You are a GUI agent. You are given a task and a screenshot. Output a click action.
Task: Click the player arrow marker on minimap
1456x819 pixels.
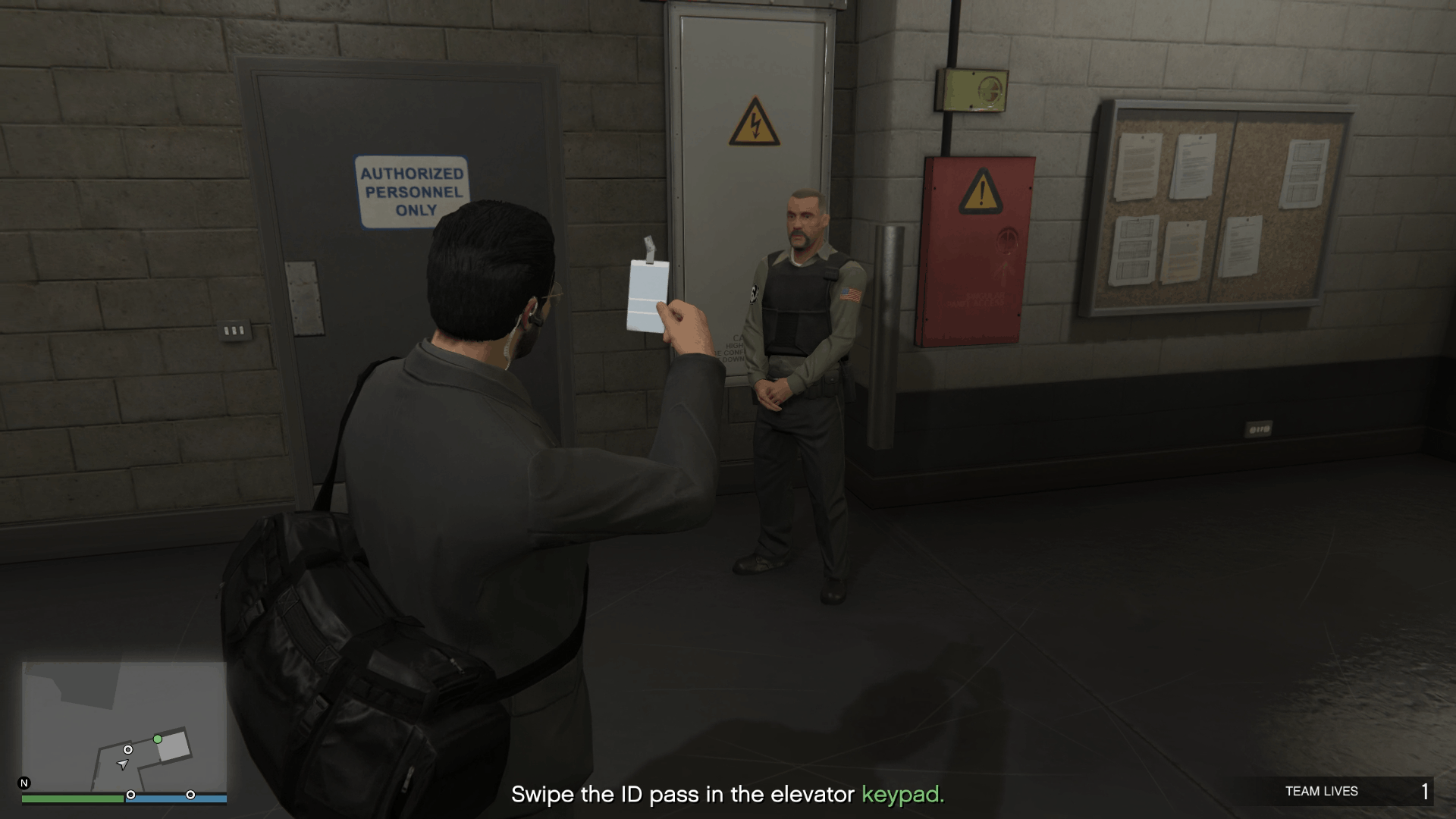(124, 765)
